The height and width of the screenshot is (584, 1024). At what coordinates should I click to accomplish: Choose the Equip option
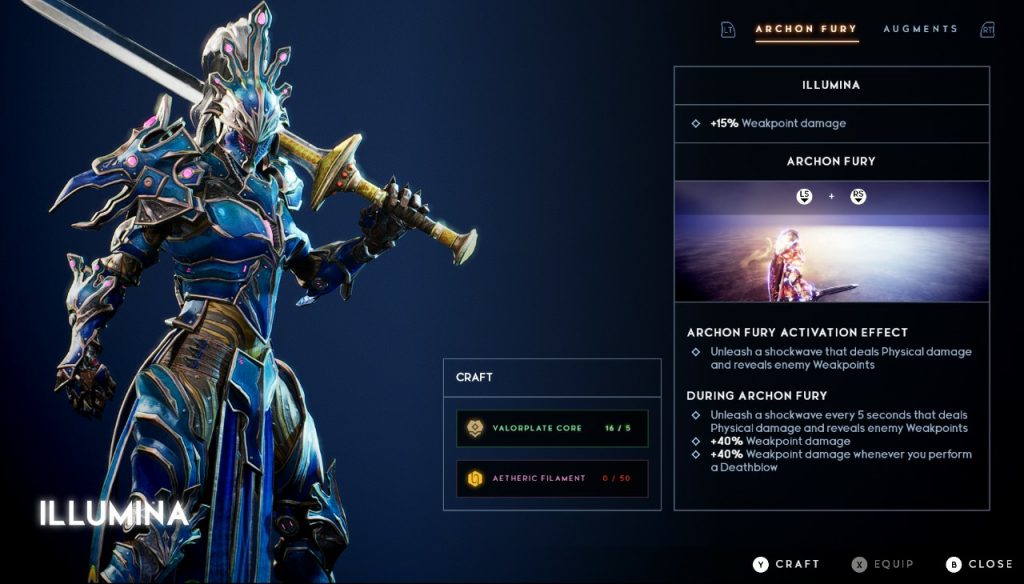883,564
